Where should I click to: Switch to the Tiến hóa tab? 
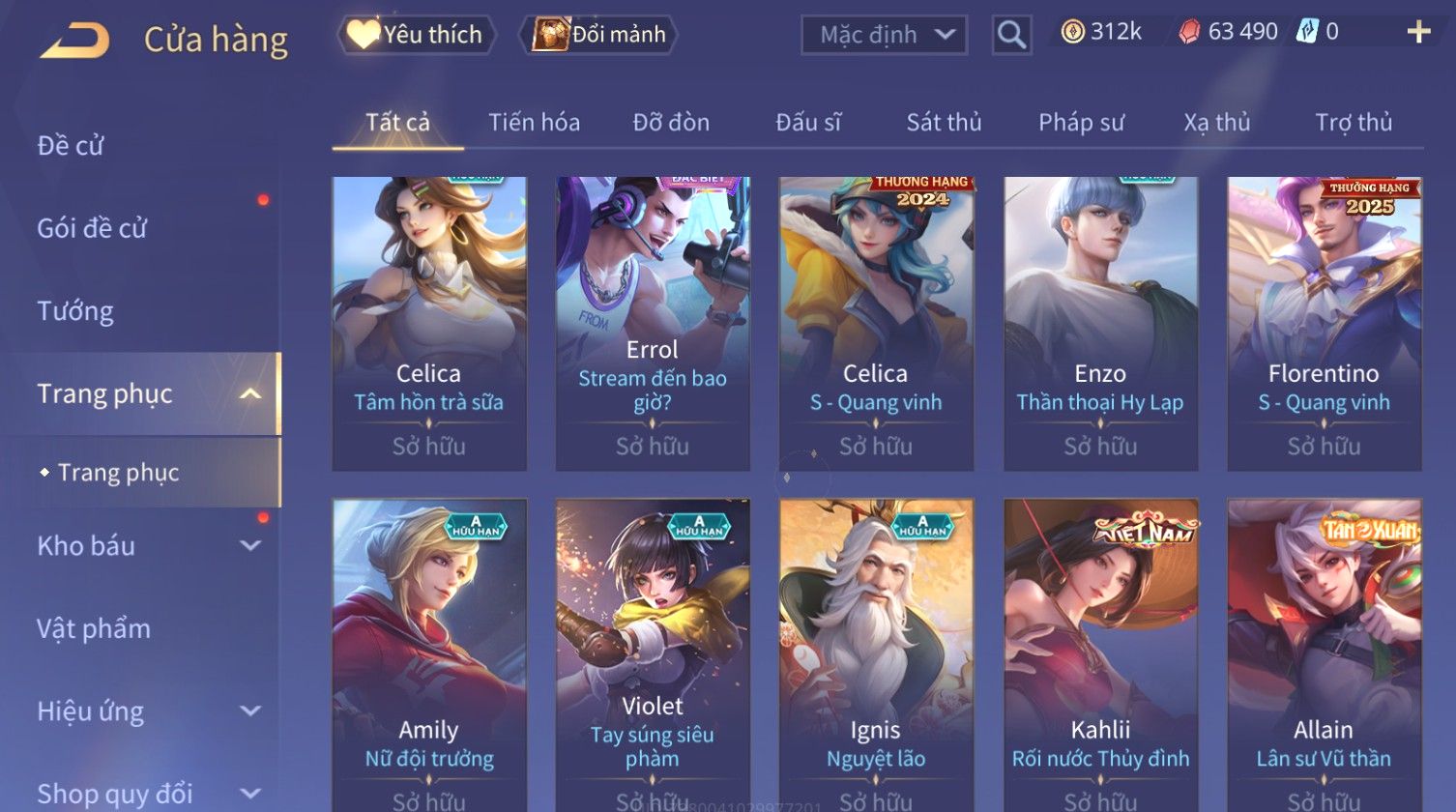click(x=534, y=123)
